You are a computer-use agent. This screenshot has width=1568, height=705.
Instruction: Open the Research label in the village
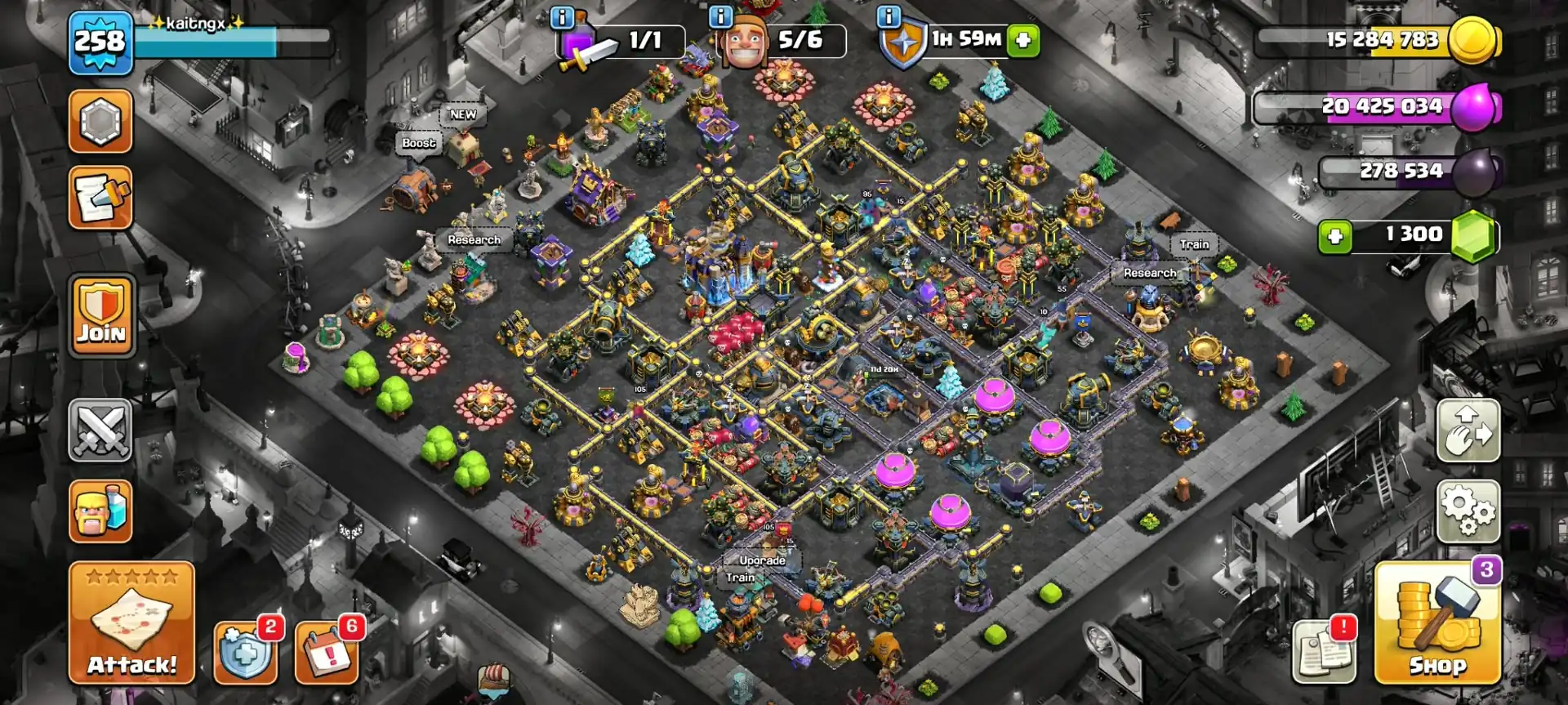474,239
